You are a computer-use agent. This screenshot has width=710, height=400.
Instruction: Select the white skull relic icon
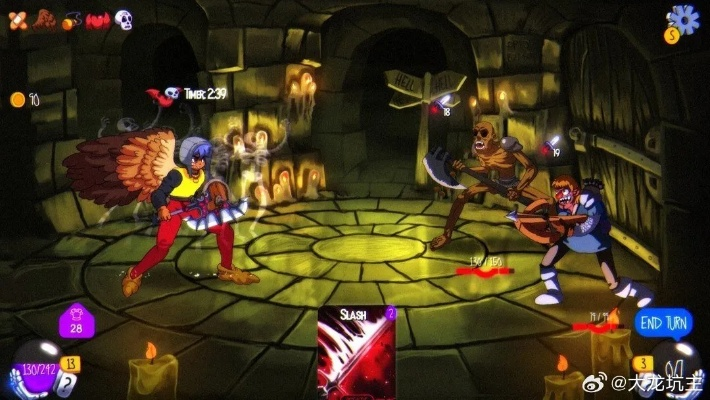coord(123,19)
